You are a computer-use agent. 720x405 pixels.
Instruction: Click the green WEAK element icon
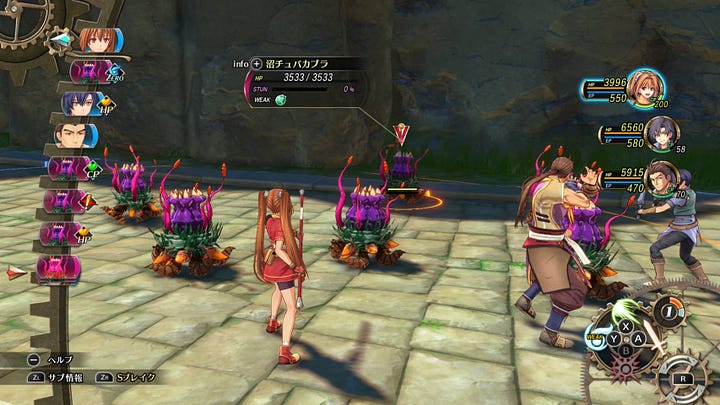click(x=281, y=100)
